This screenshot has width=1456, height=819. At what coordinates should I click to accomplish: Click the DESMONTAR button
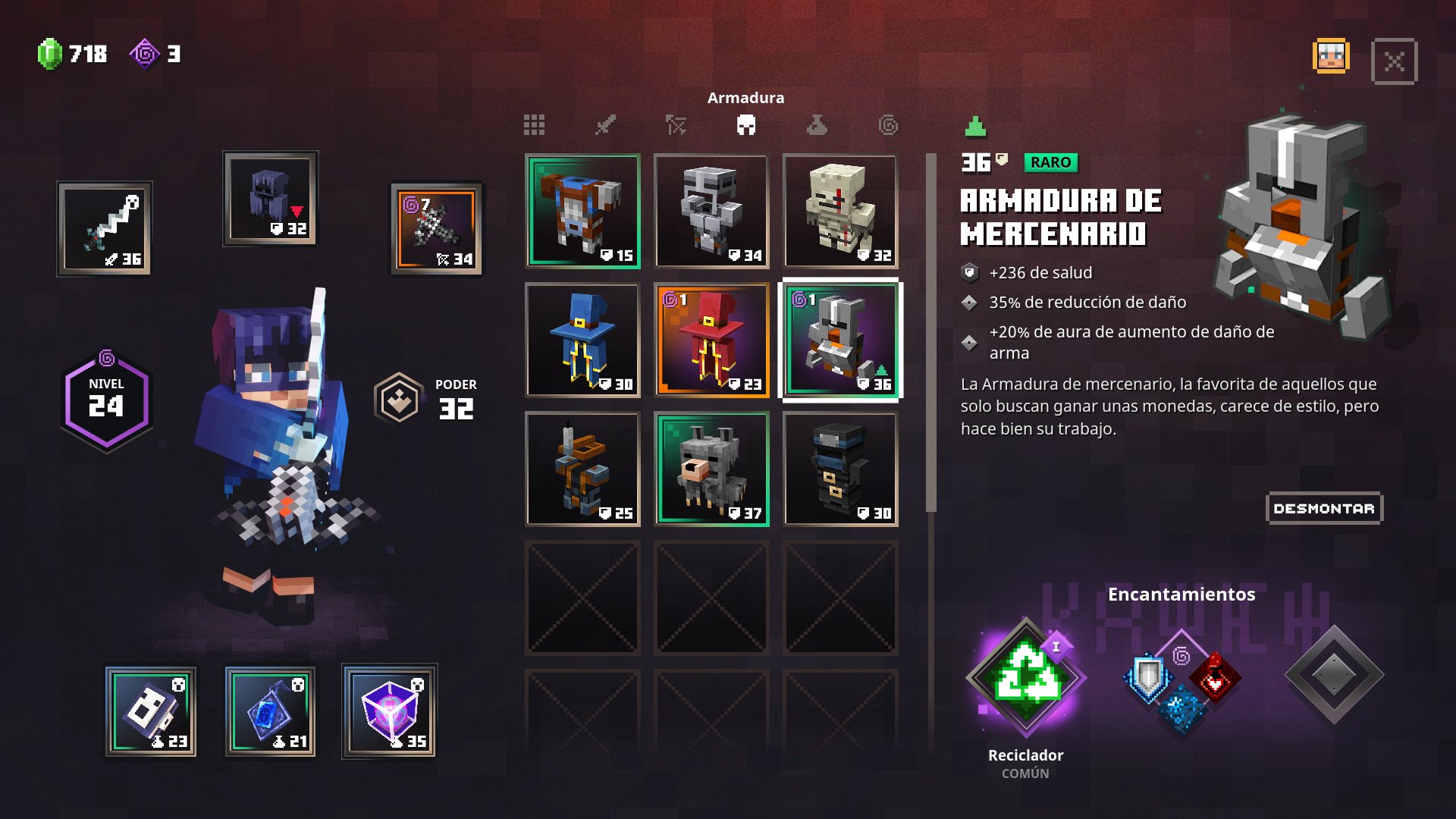[x=1324, y=509]
